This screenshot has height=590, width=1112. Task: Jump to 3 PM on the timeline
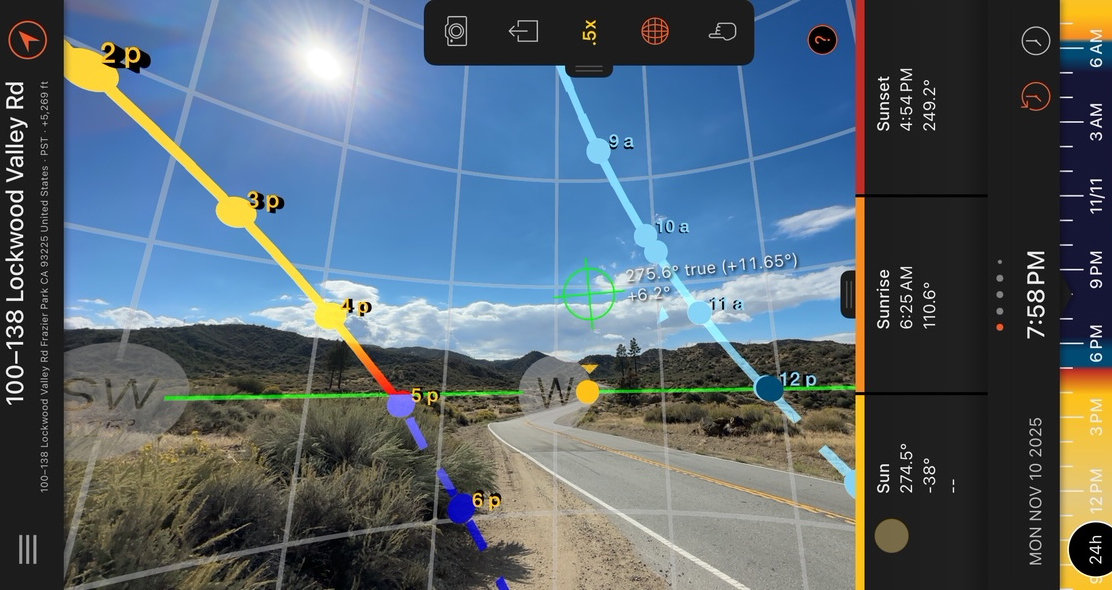[1096, 430]
